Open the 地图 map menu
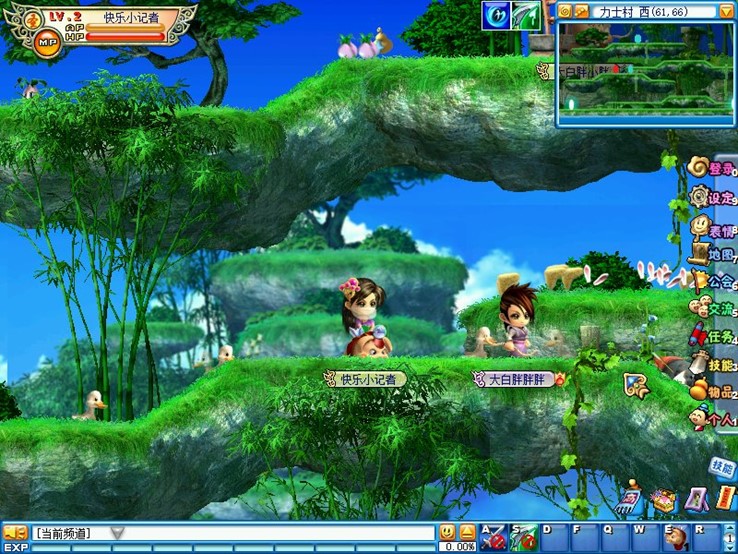This screenshot has height=554, width=738. pyautogui.click(x=713, y=254)
